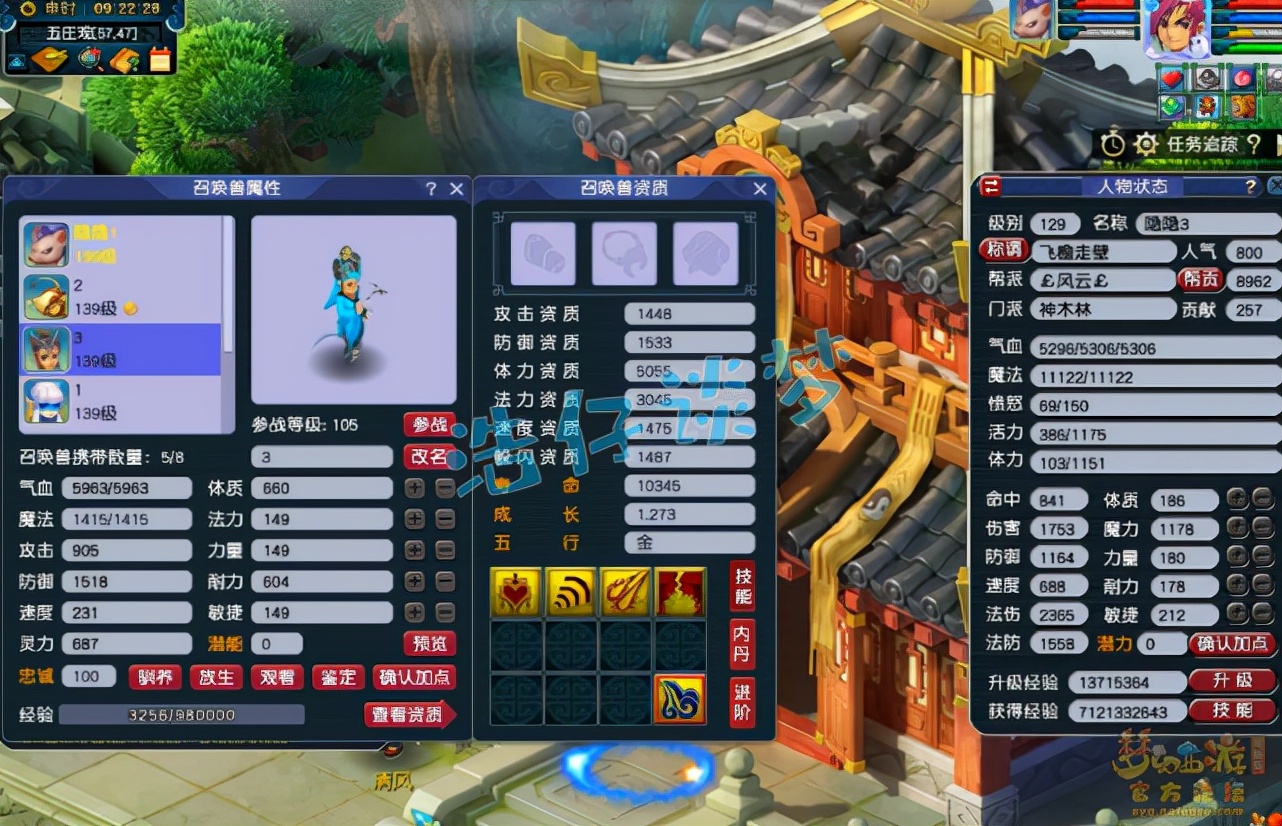
Task: Click the 参战 battle button
Action: (x=429, y=424)
